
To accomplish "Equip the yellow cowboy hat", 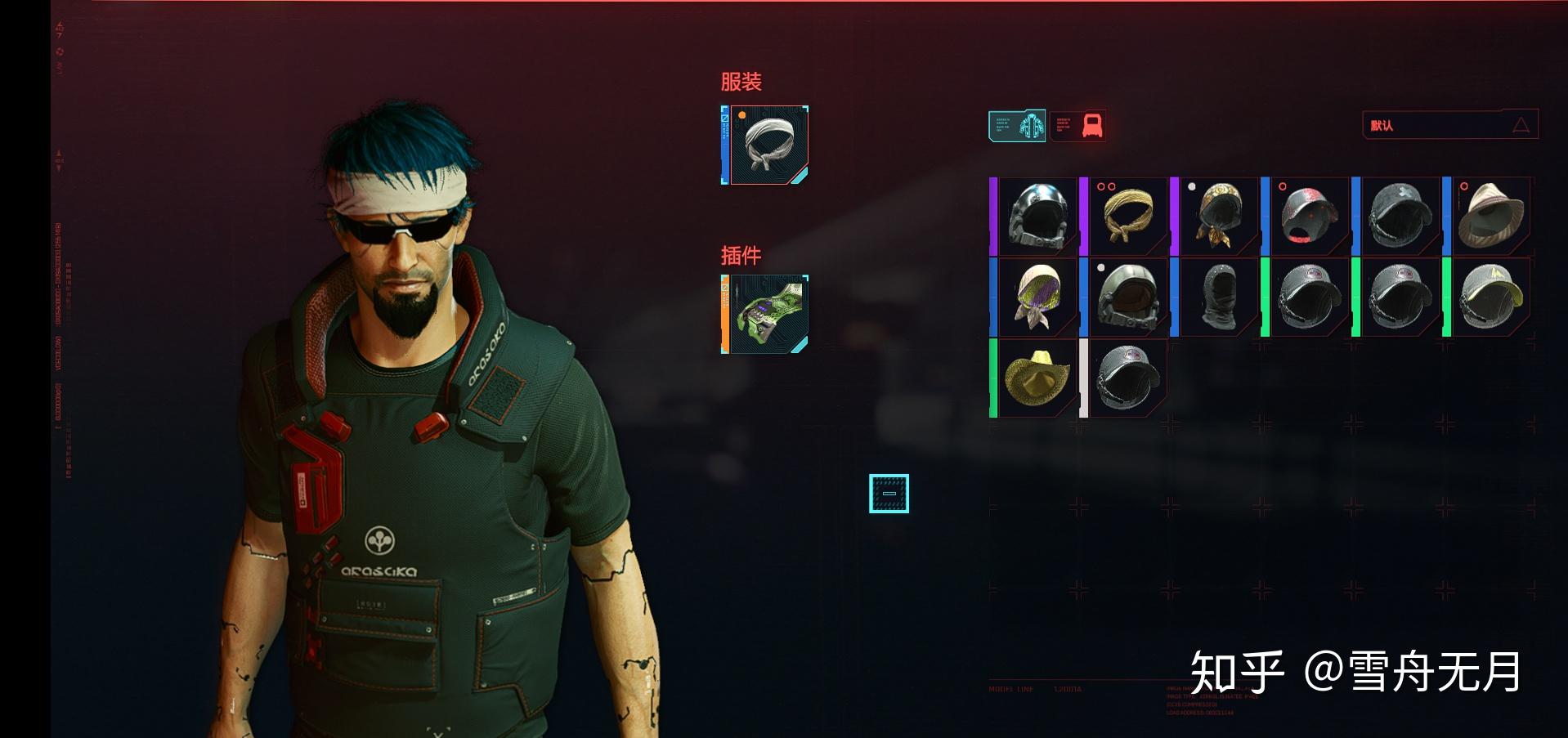I will tap(1037, 378).
